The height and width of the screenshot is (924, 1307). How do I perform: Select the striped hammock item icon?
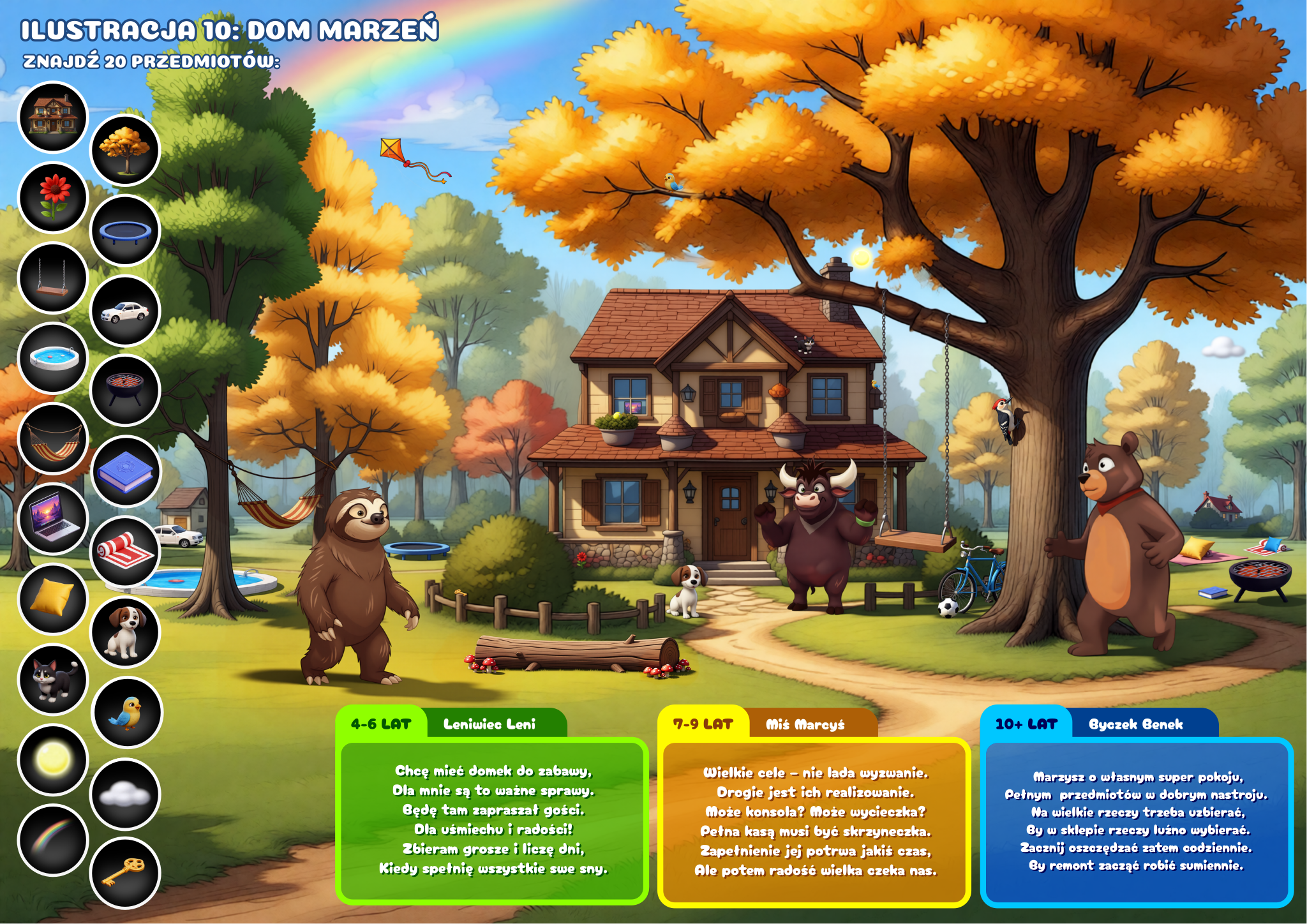pyautogui.click(x=53, y=438)
